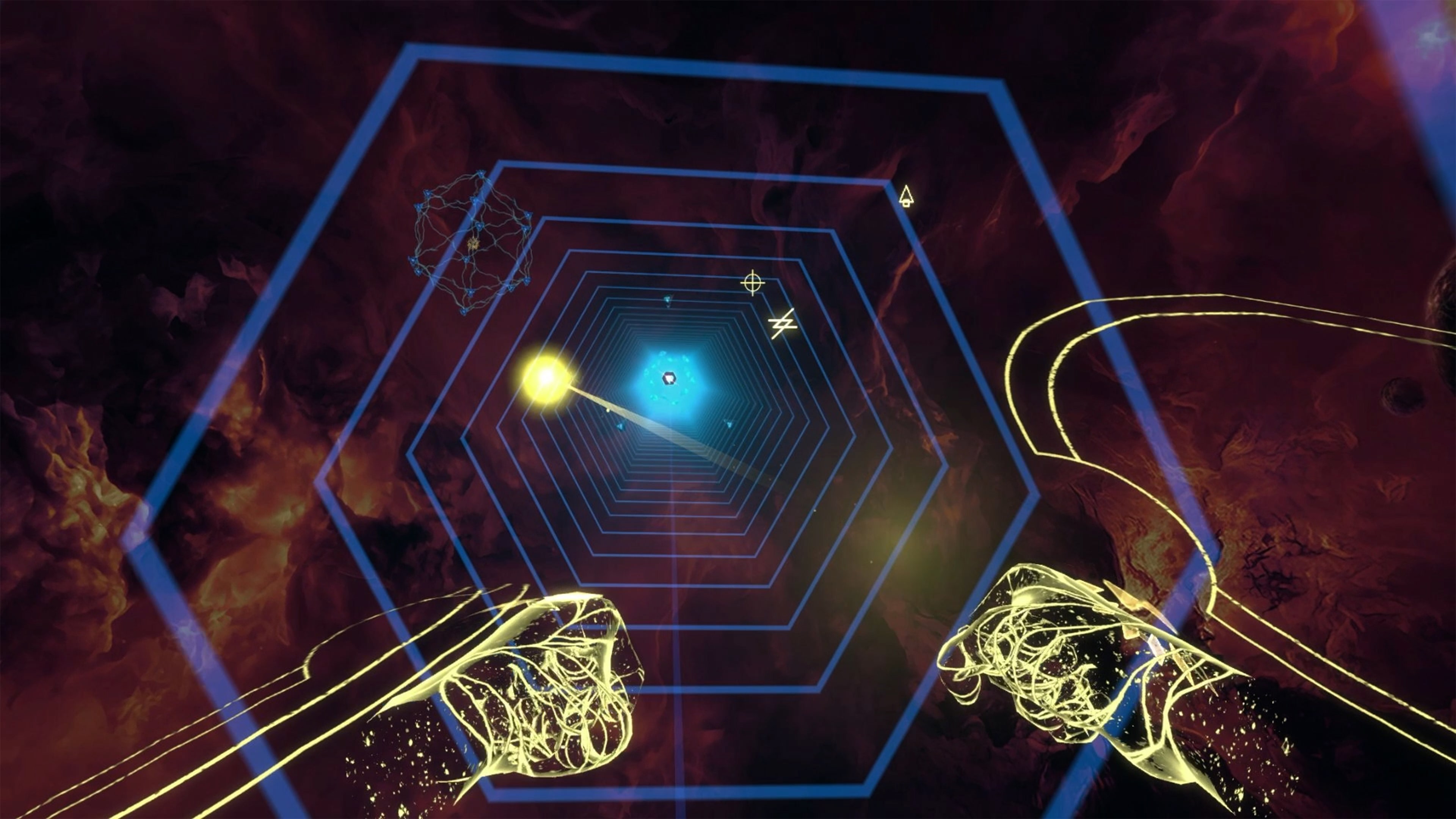Image resolution: width=1456 pixels, height=819 pixels.
Task: Select the crosshair targeting reticle icon
Action: tap(752, 282)
